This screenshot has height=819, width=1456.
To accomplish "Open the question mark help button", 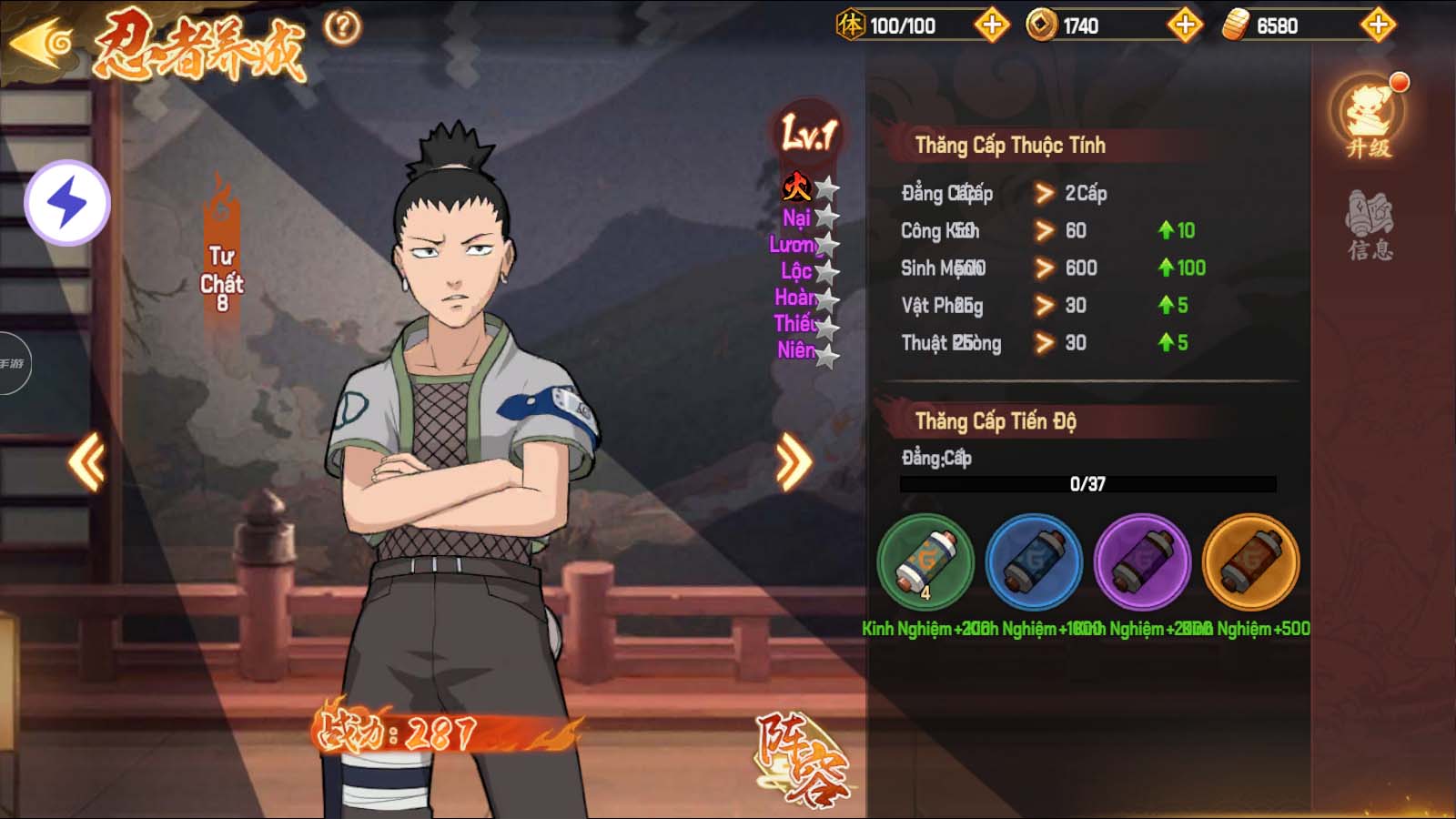I will point(342,27).
